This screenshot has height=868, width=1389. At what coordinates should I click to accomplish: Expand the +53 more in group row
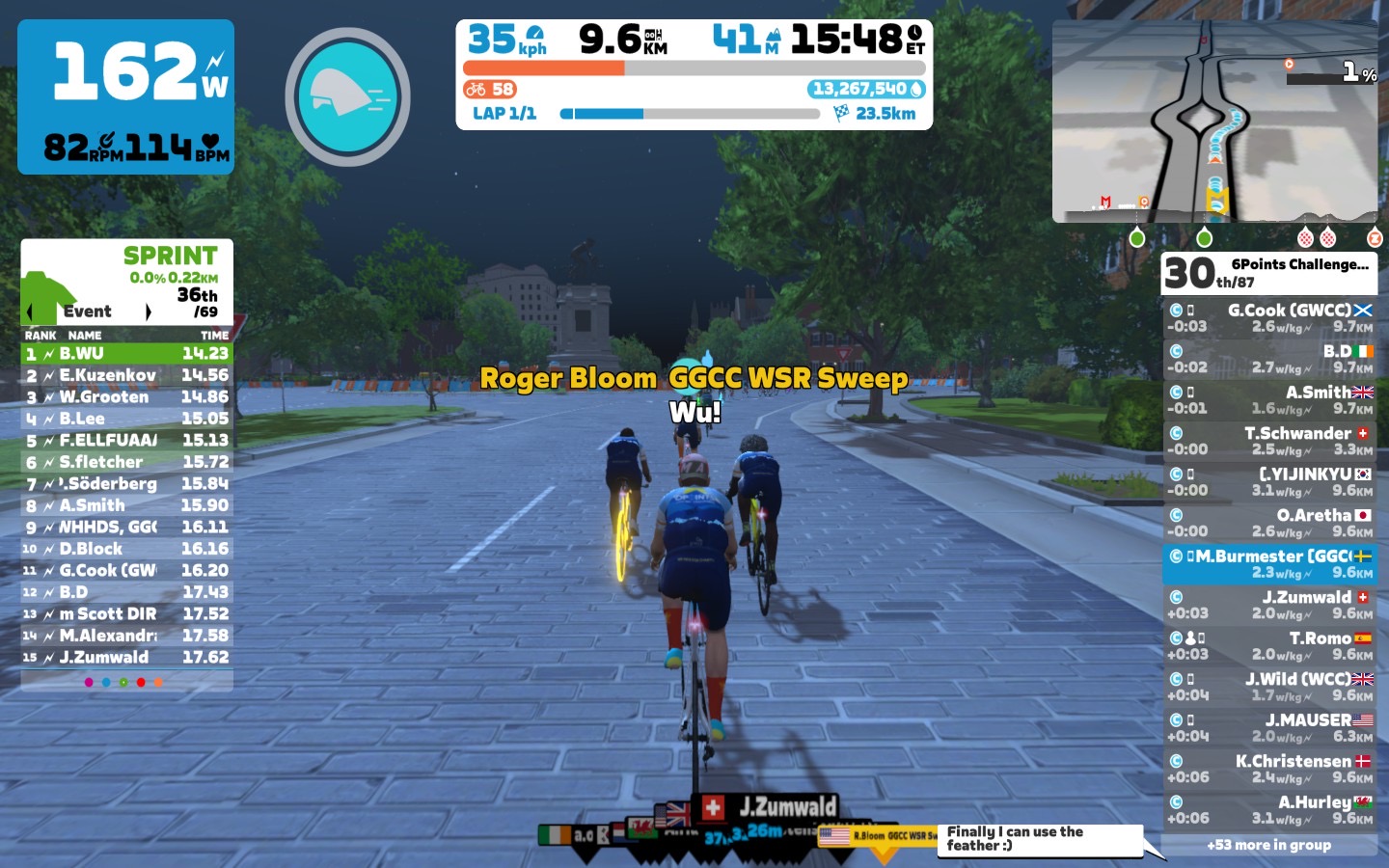point(1269,846)
